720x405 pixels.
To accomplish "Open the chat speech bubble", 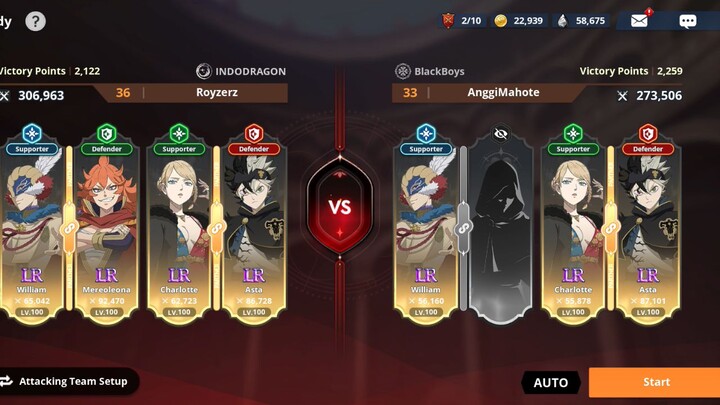I will click(x=687, y=20).
